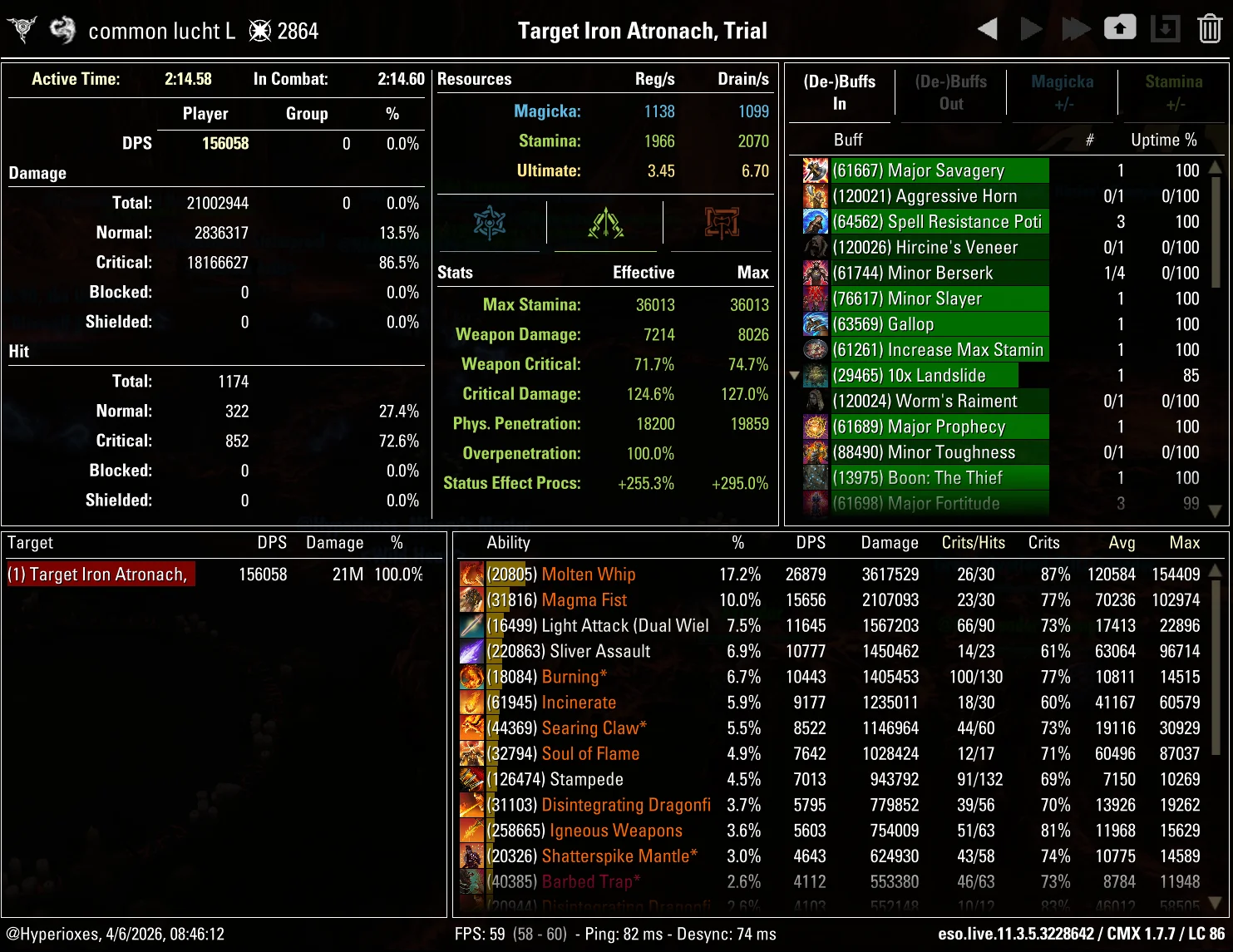Screen dimensions: 1233x952
Task: Save the fight with the upload folder icon
Action: click(x=1120, y=27)
